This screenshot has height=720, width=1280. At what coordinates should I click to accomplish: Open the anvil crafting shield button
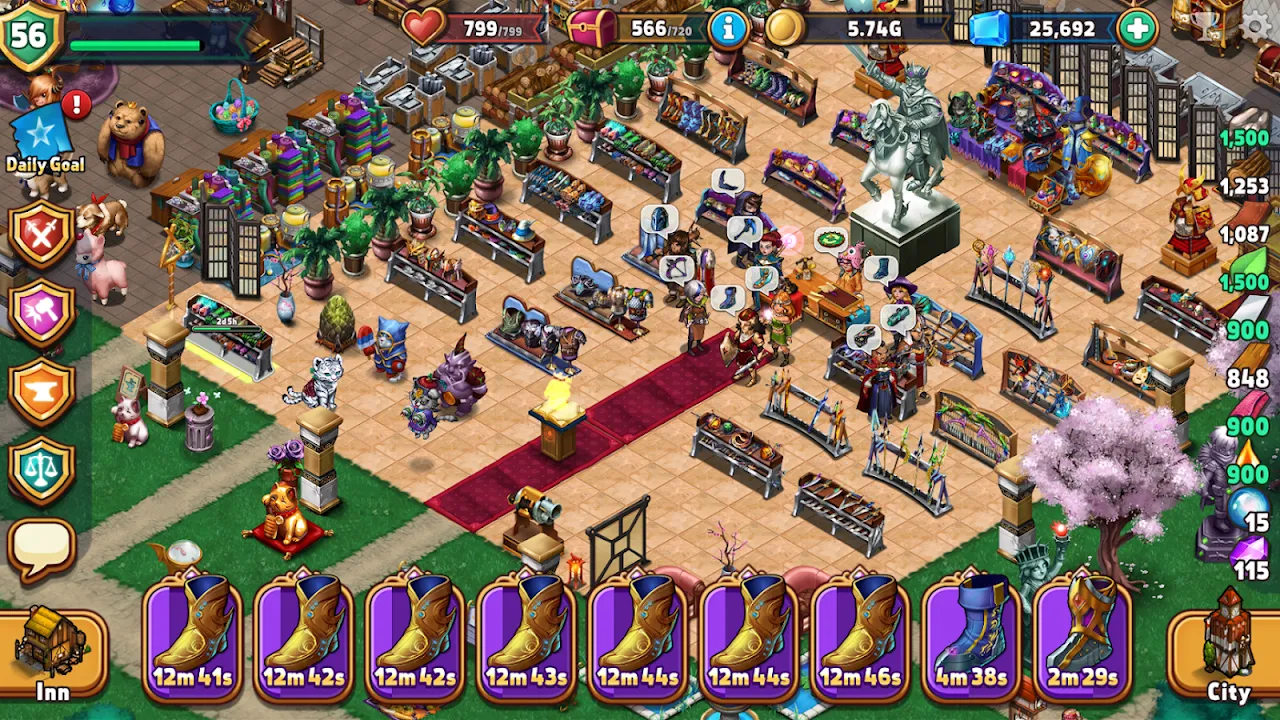(41, 392)
